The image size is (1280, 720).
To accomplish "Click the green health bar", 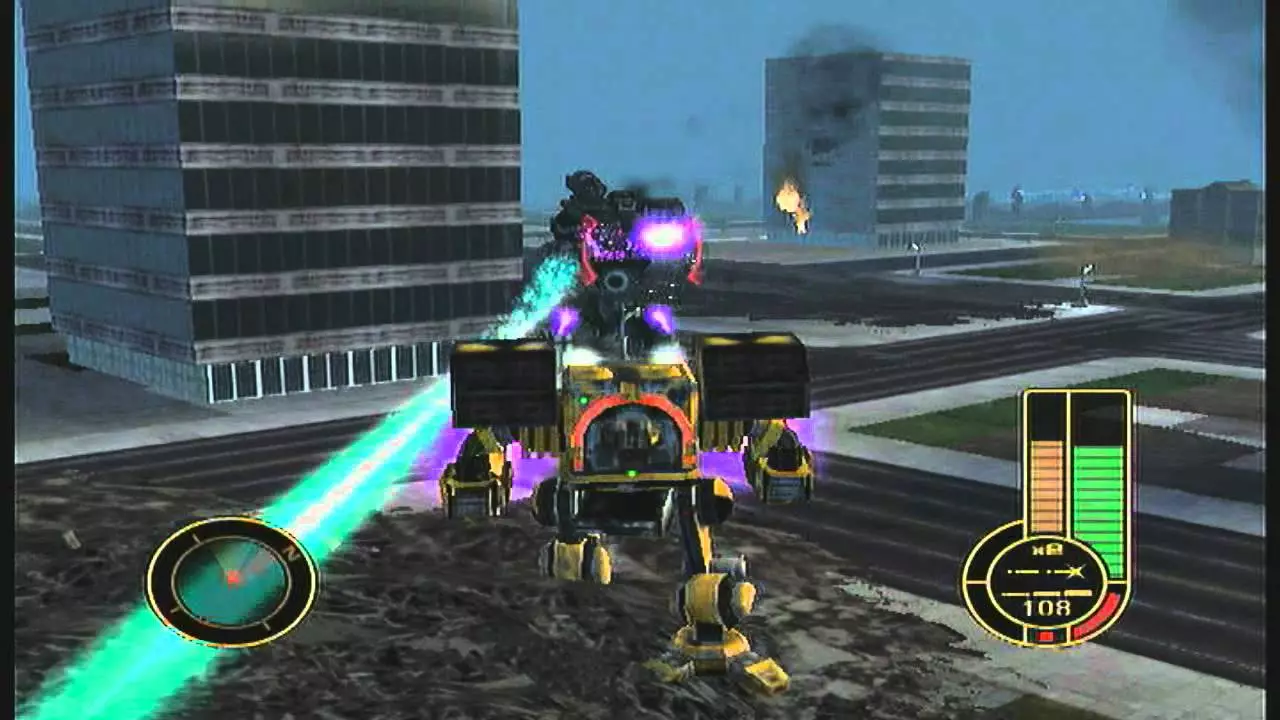I will click(x=1098, y=497).
